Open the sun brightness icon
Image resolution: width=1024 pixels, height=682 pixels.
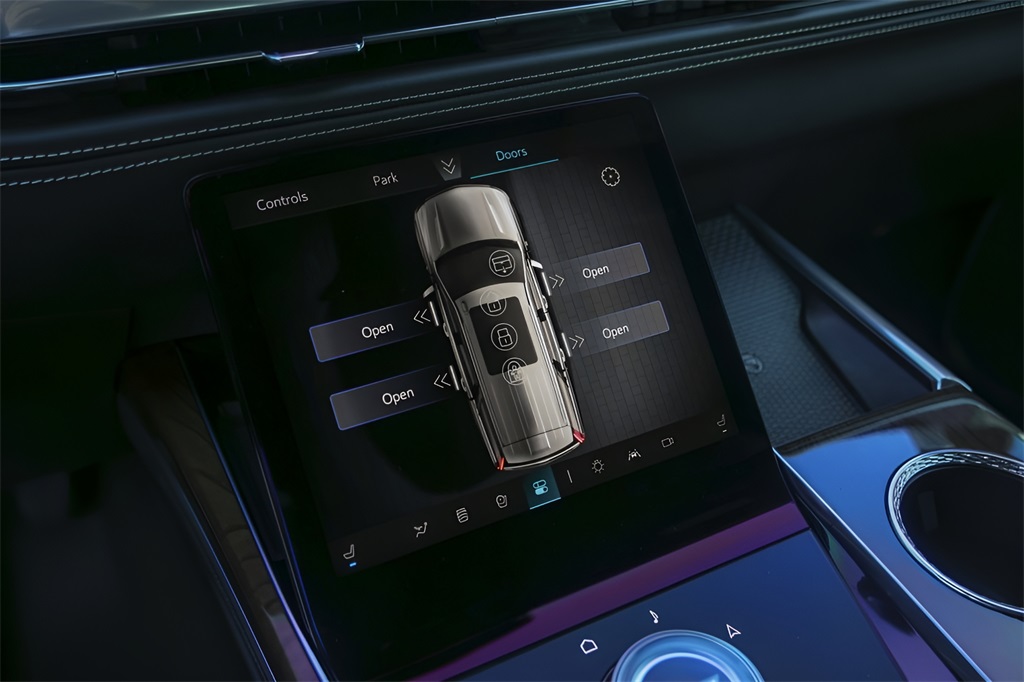point(598,466)
